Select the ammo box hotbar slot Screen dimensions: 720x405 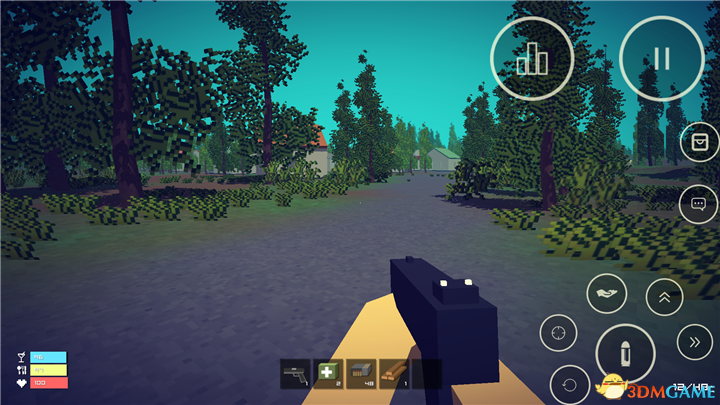point(361,374)
